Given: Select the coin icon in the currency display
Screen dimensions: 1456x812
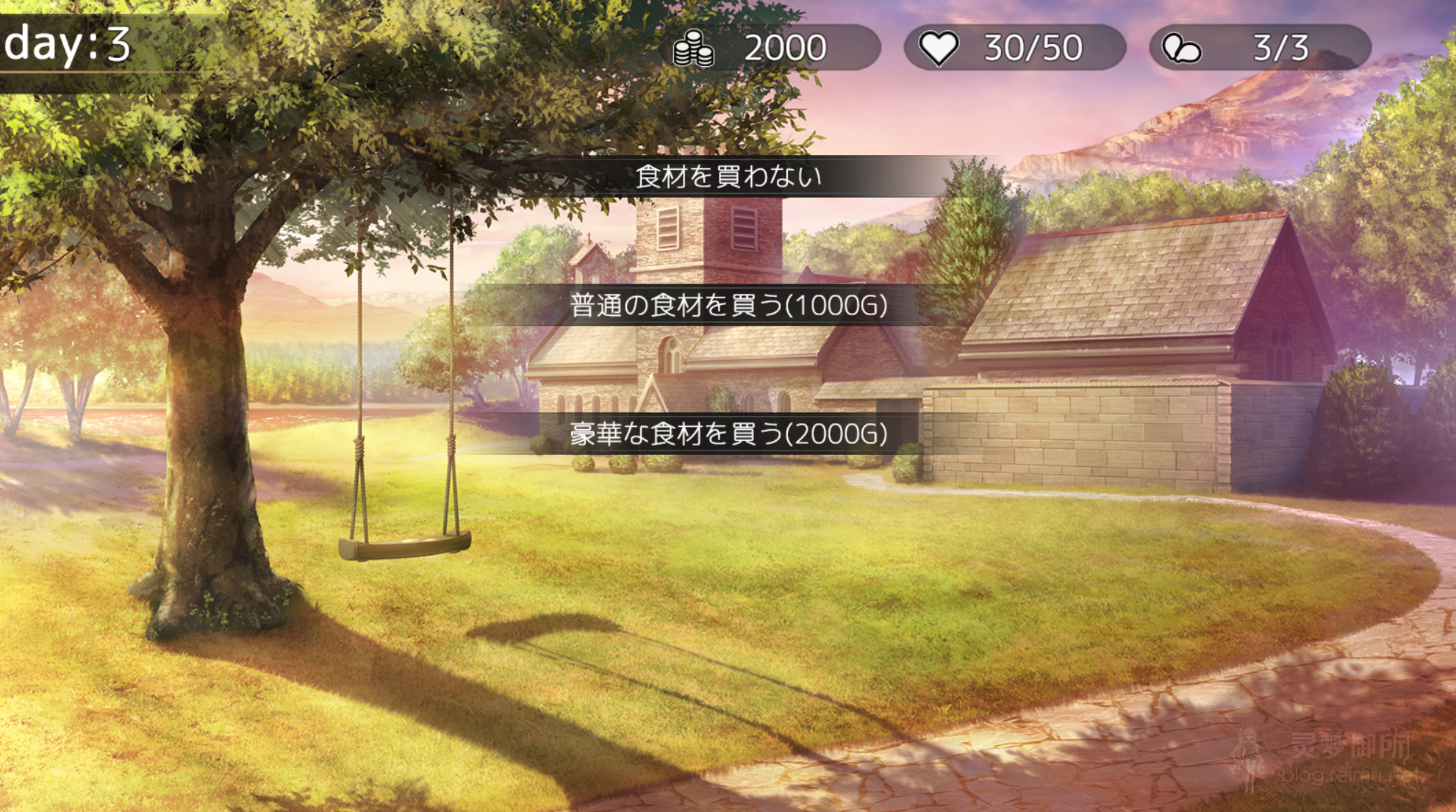Looking at the screenshot, I should pos(694,47).
